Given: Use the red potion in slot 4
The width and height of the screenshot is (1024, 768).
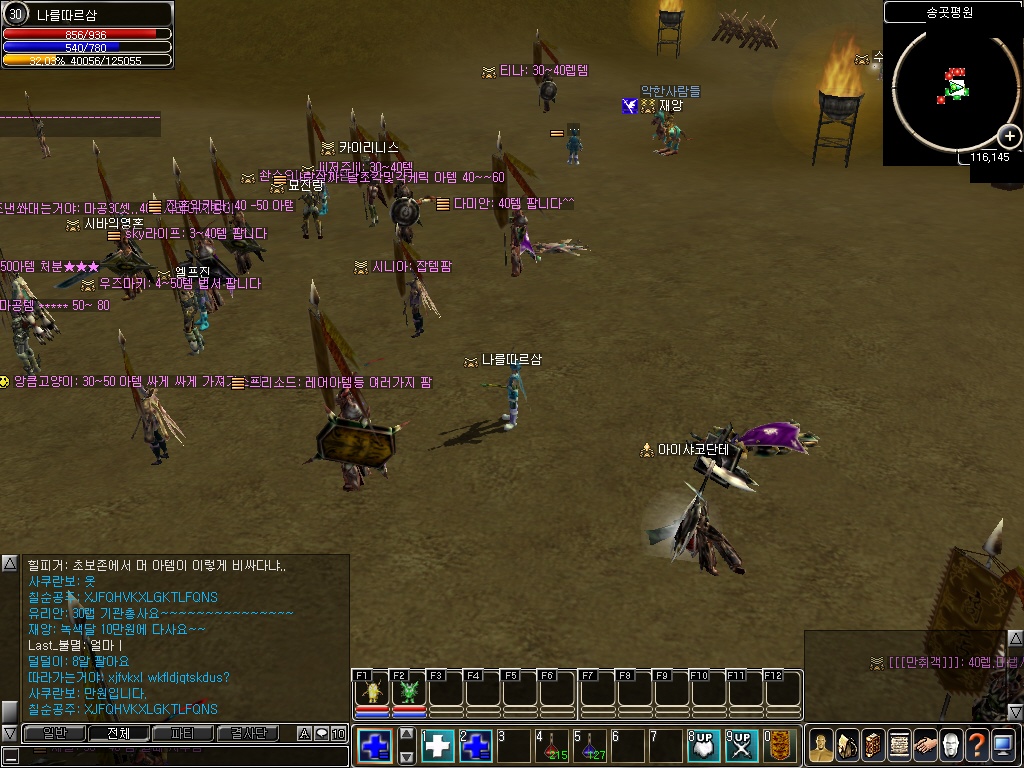Looking at the screenshot, I should point(551,746).
